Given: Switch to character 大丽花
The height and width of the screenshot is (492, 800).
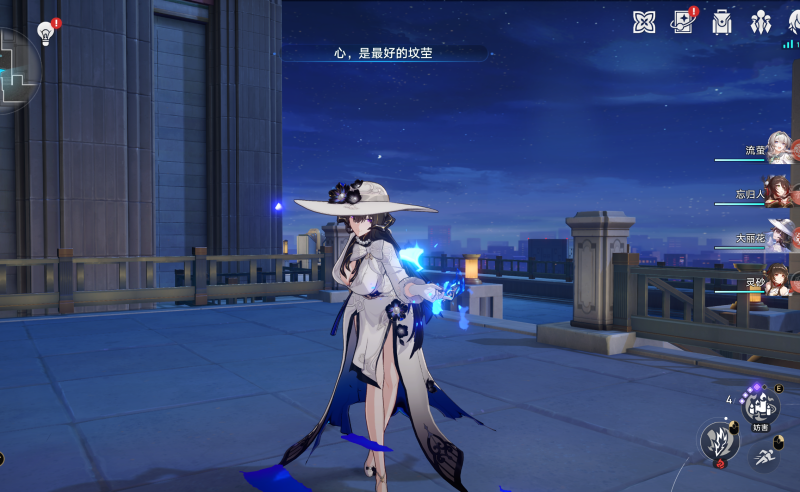Looking at the screenshot, I should [778, 236].
